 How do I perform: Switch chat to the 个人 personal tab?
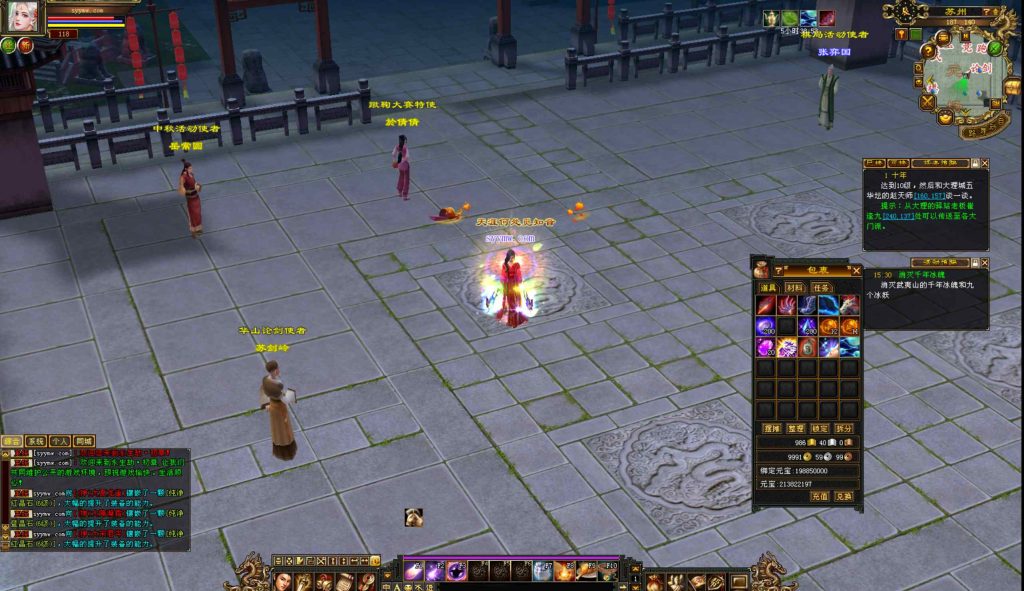pyautogui.click(x=60, y=441)
